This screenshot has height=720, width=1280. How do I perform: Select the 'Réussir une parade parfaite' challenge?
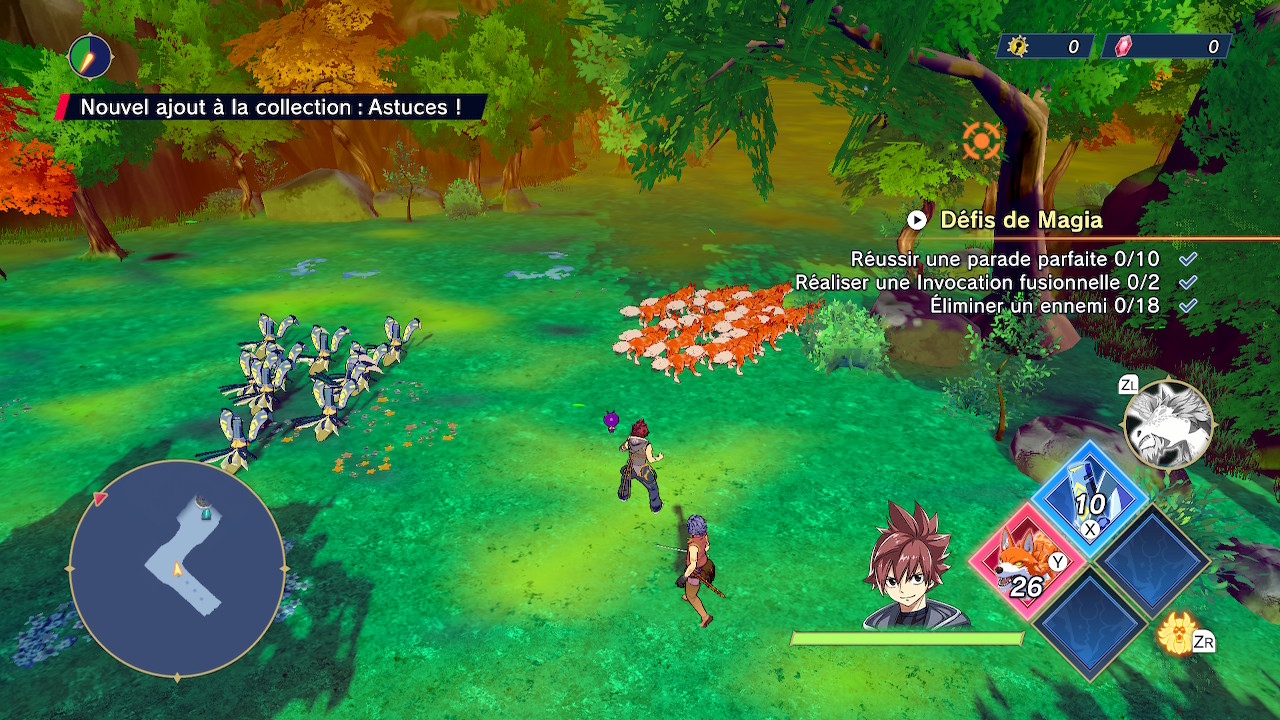click(1004, 259)
